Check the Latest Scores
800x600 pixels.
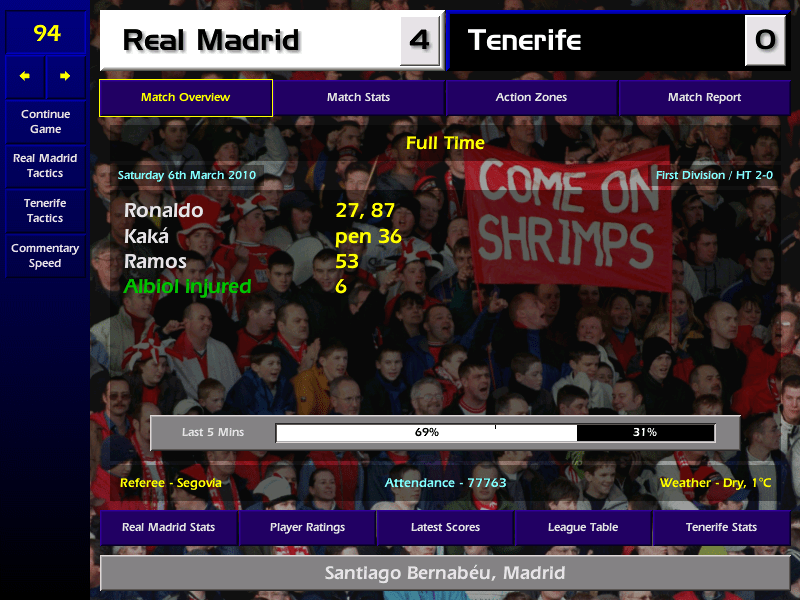(445, 527)
